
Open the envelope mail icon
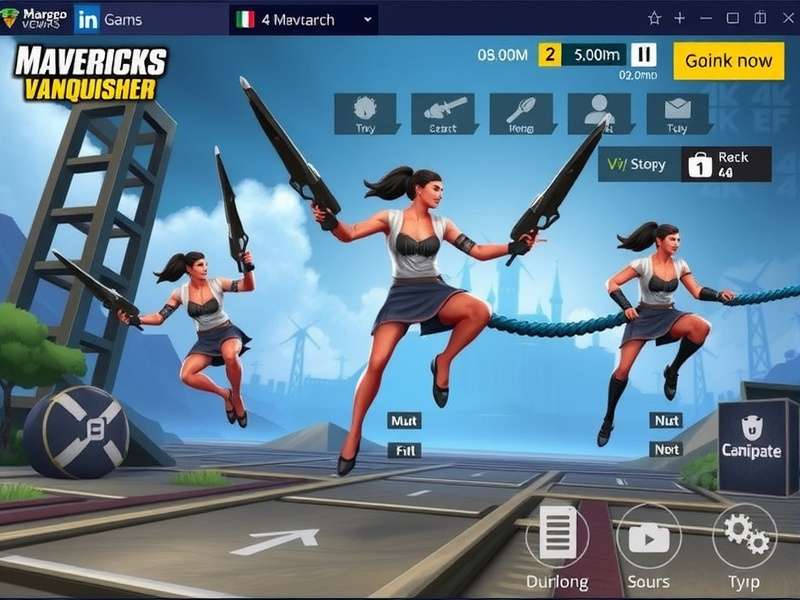pyautogui.click(x=677, y=113)
